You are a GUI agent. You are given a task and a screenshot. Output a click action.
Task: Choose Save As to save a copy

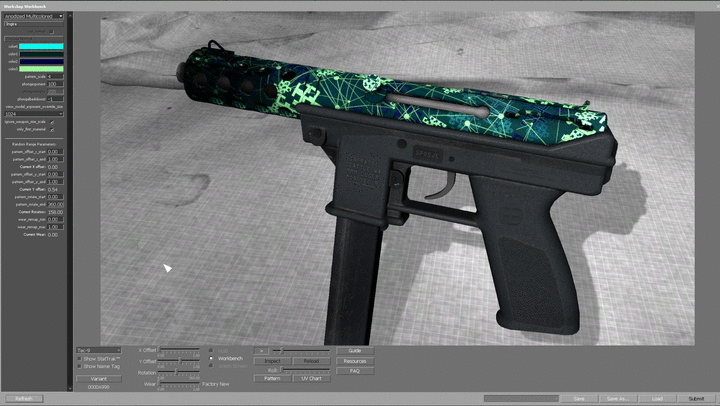coord(617,398)
